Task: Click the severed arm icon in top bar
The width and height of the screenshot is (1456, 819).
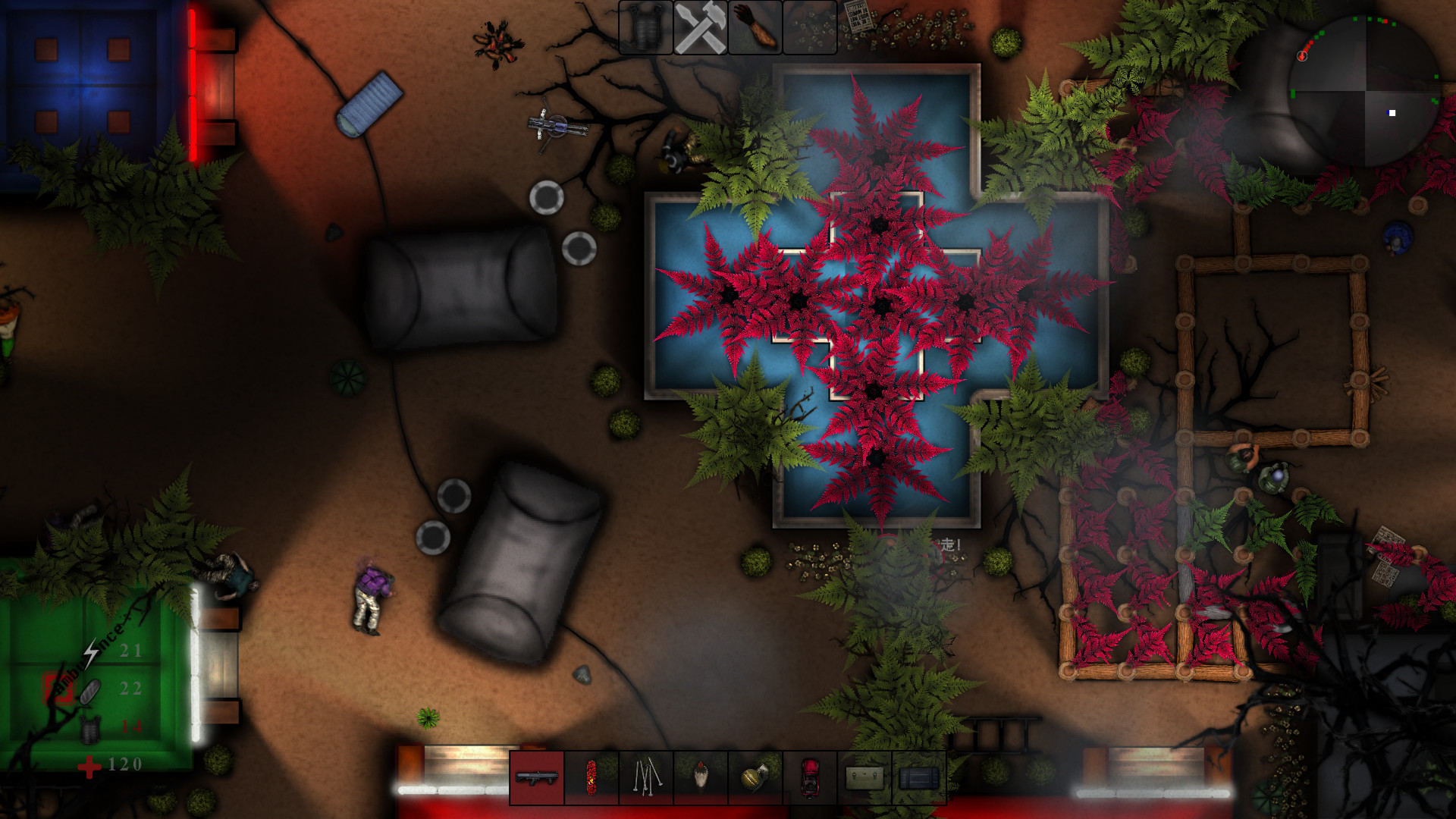Action: tap(754, 29)
